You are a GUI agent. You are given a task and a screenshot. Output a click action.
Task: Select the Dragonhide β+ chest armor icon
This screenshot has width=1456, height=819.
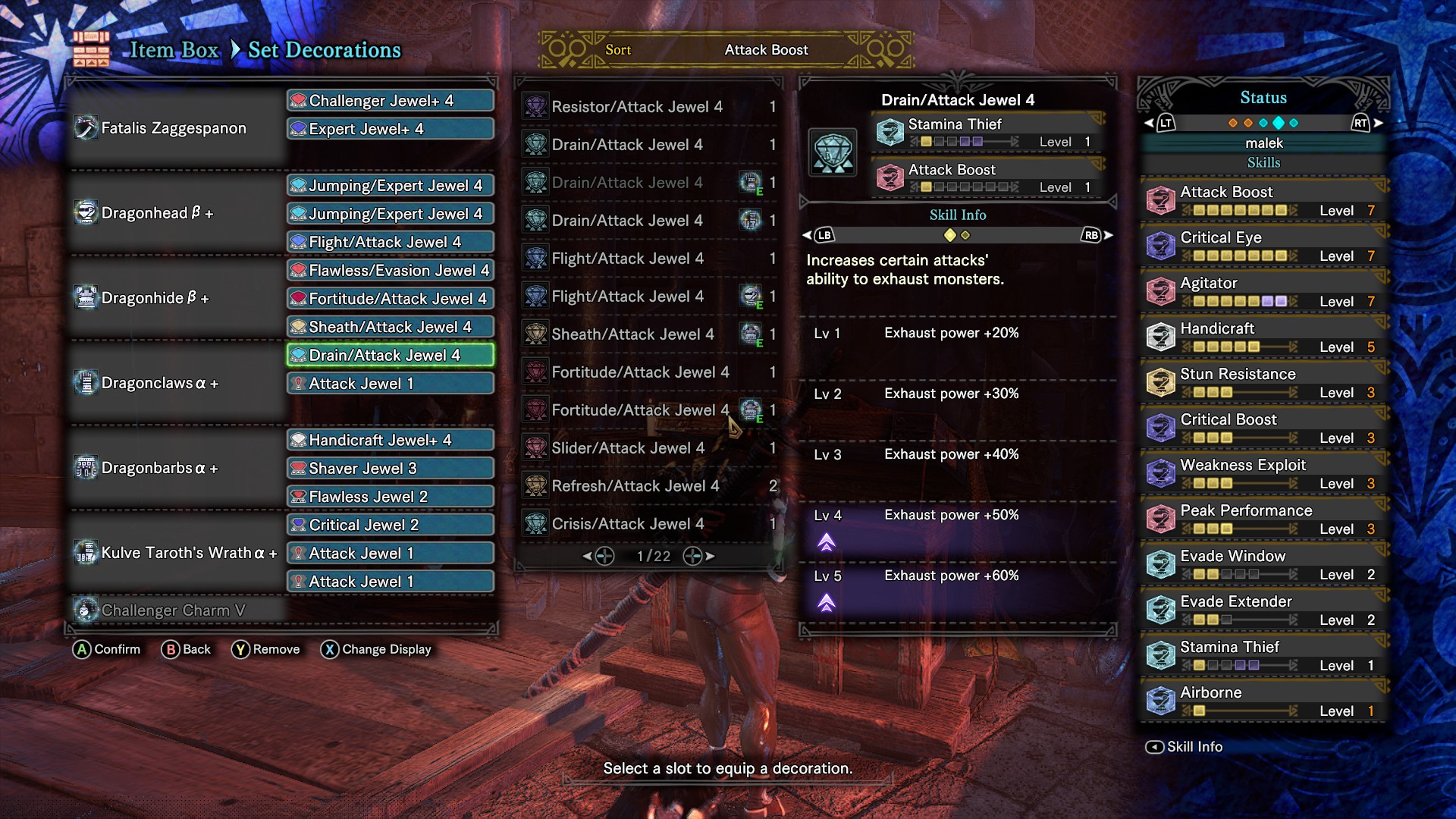coord(86,297)
